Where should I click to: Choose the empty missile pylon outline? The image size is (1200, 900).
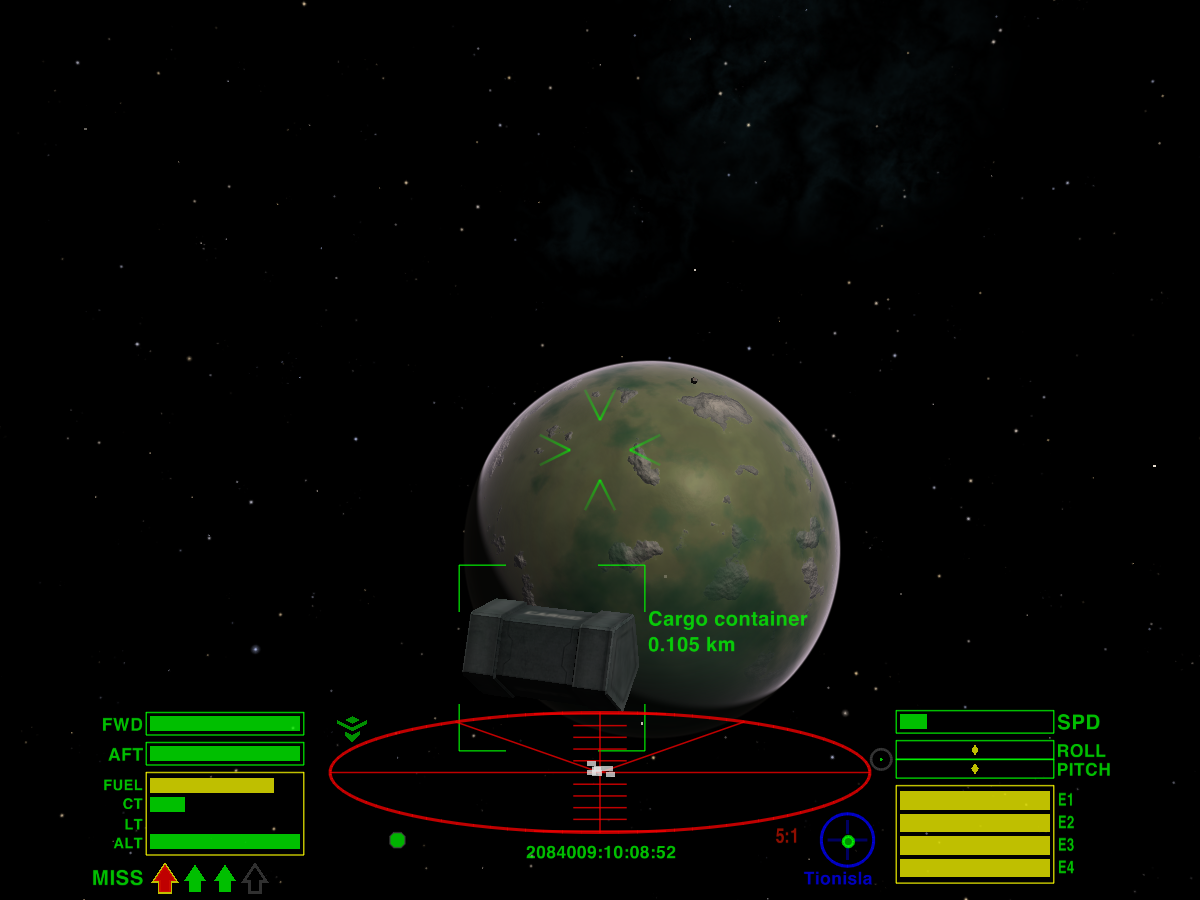[x=255, y=878]
